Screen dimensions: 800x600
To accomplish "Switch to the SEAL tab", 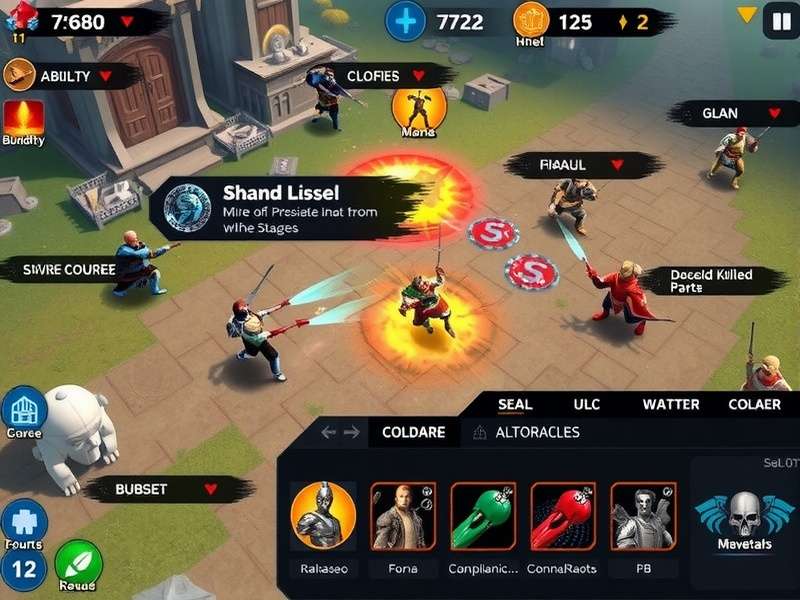I will [515, 404].
